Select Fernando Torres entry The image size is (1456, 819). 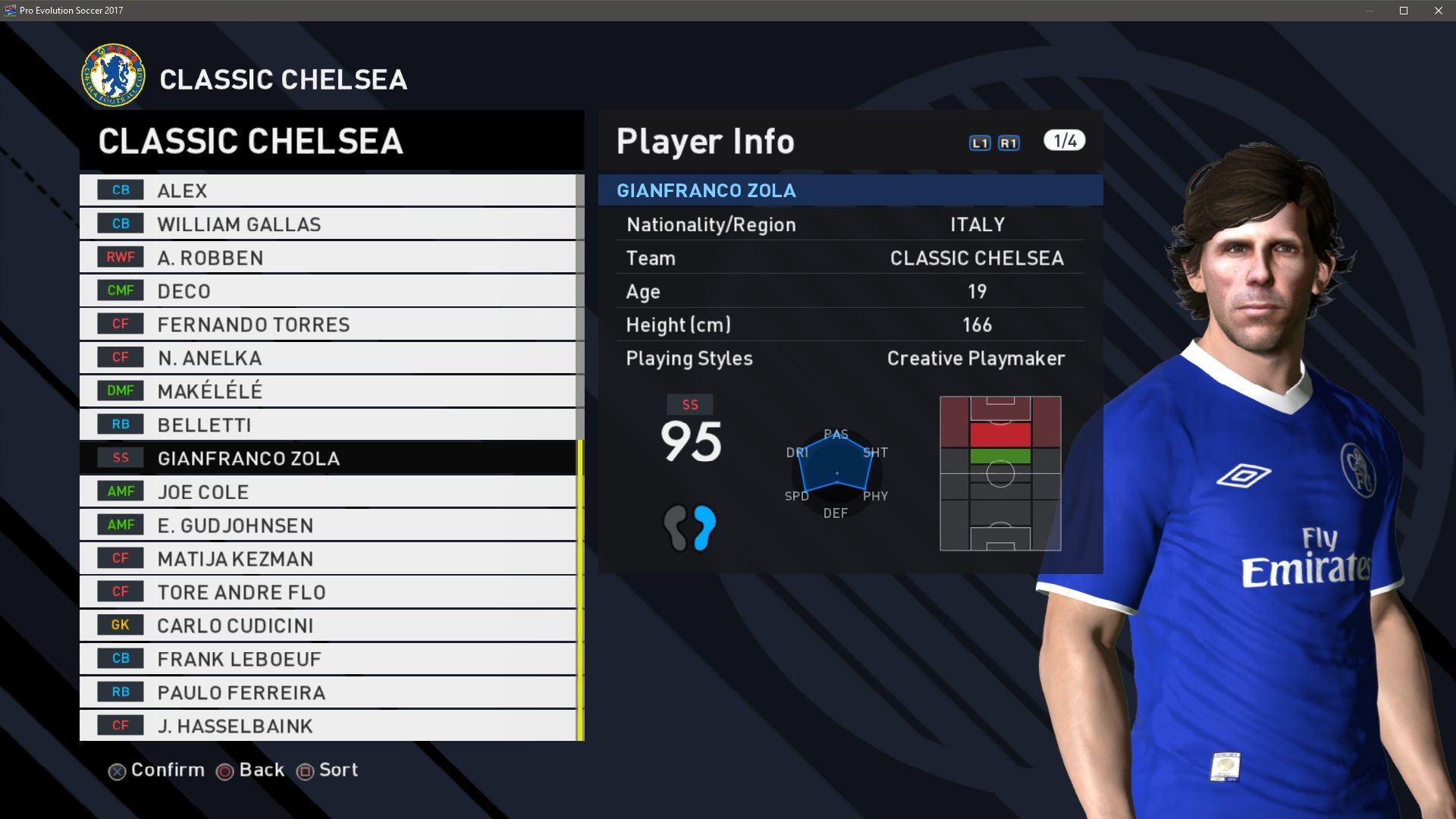(328, 324)
